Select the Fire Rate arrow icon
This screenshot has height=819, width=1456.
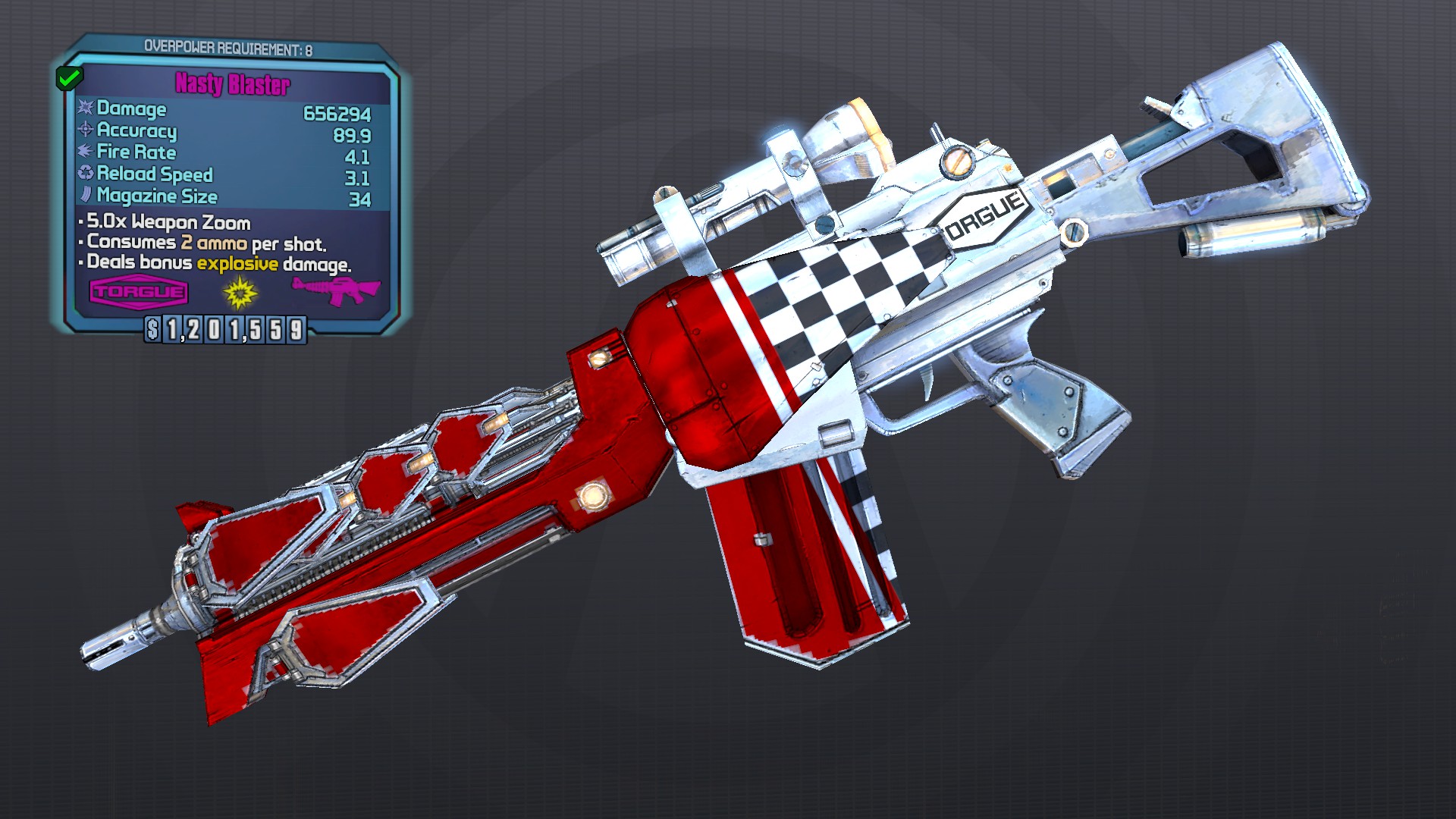click(85, 152)
